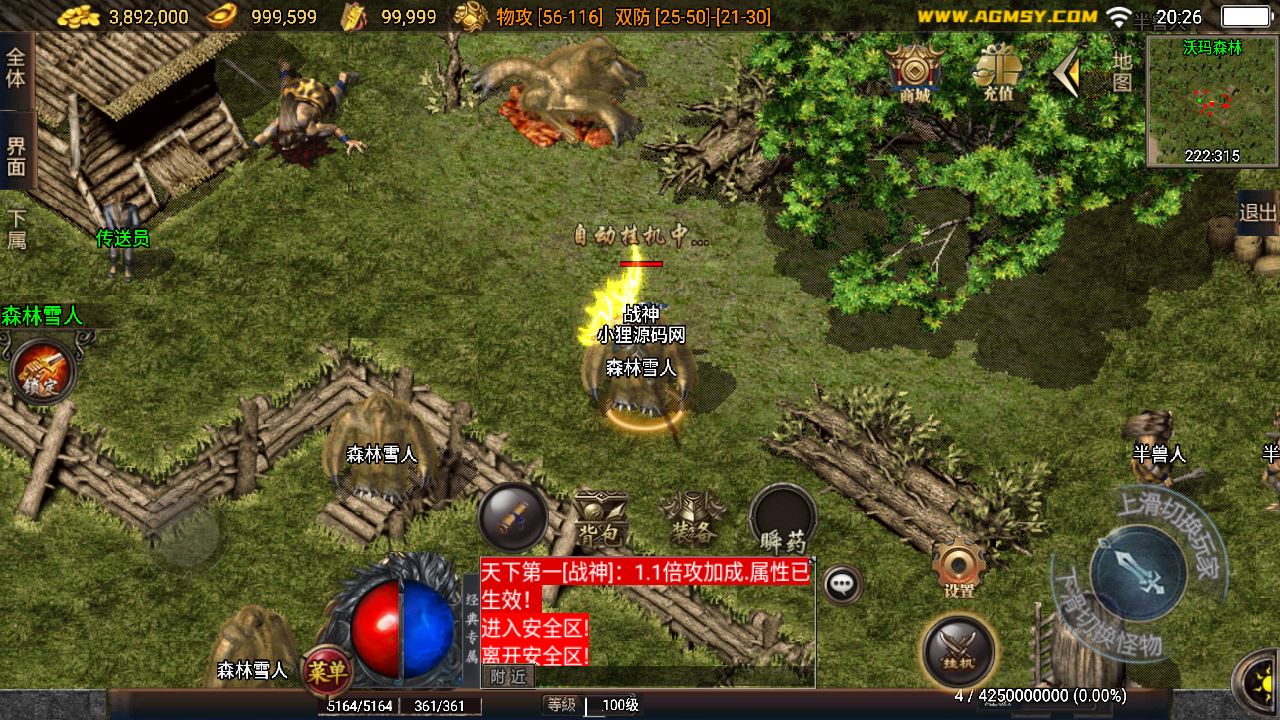Switch to the 下属 tab
The width and height of the screenshot is (1280, 720).
tap(17, 229)
